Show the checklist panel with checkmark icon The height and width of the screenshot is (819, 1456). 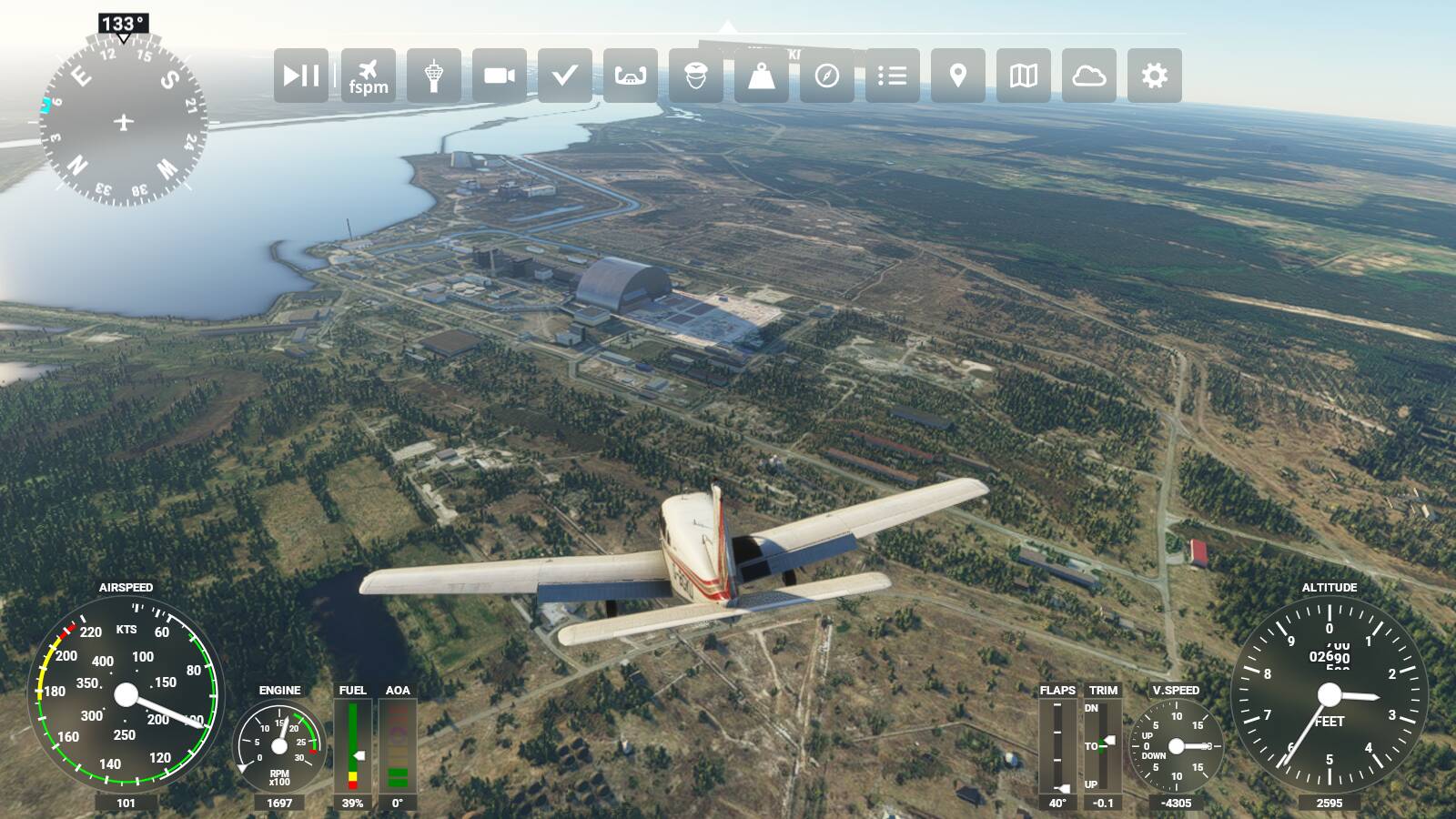[565, 76]
